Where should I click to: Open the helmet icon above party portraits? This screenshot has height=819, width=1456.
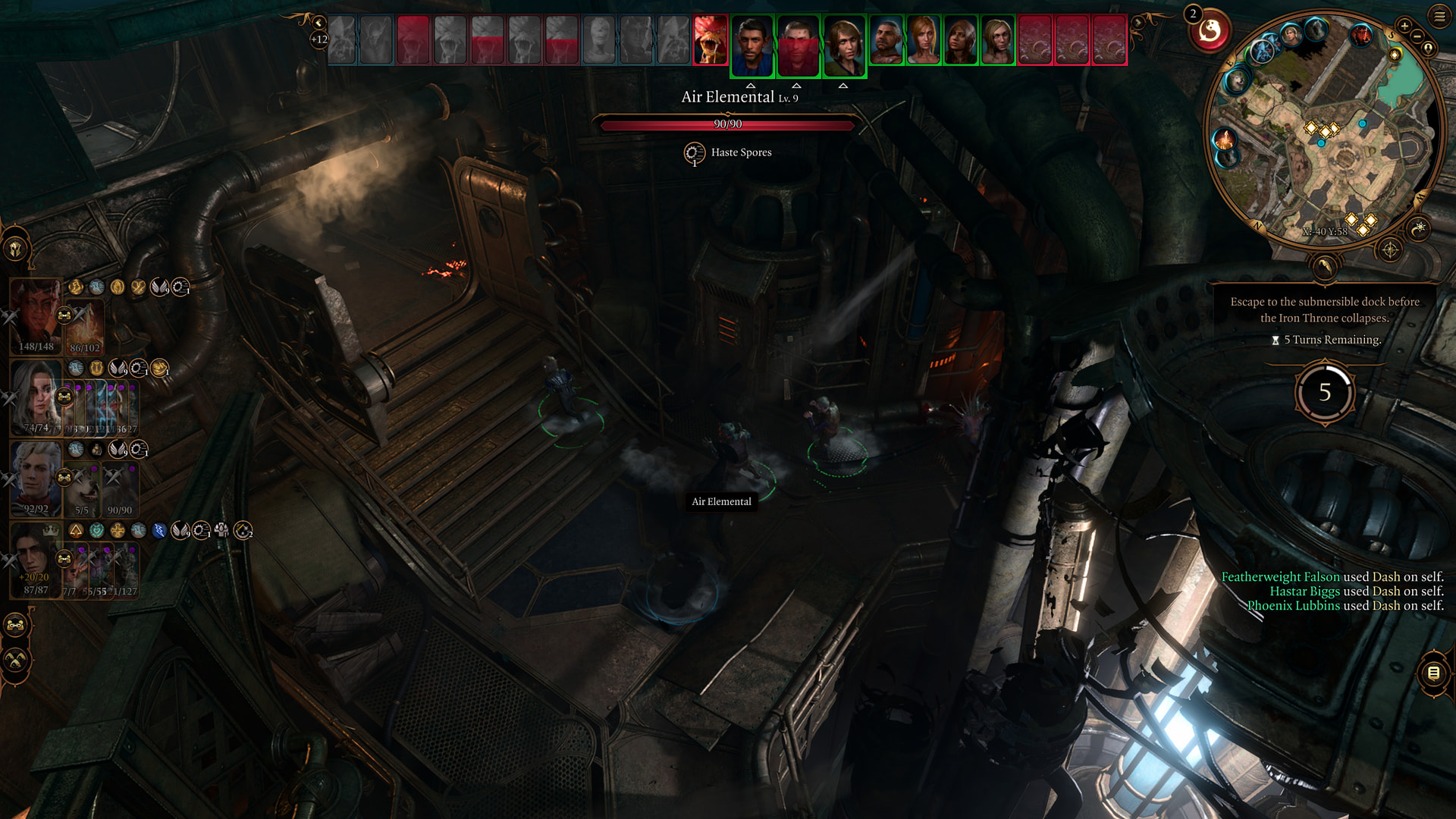pyautogui.click(x=16, y=249)
